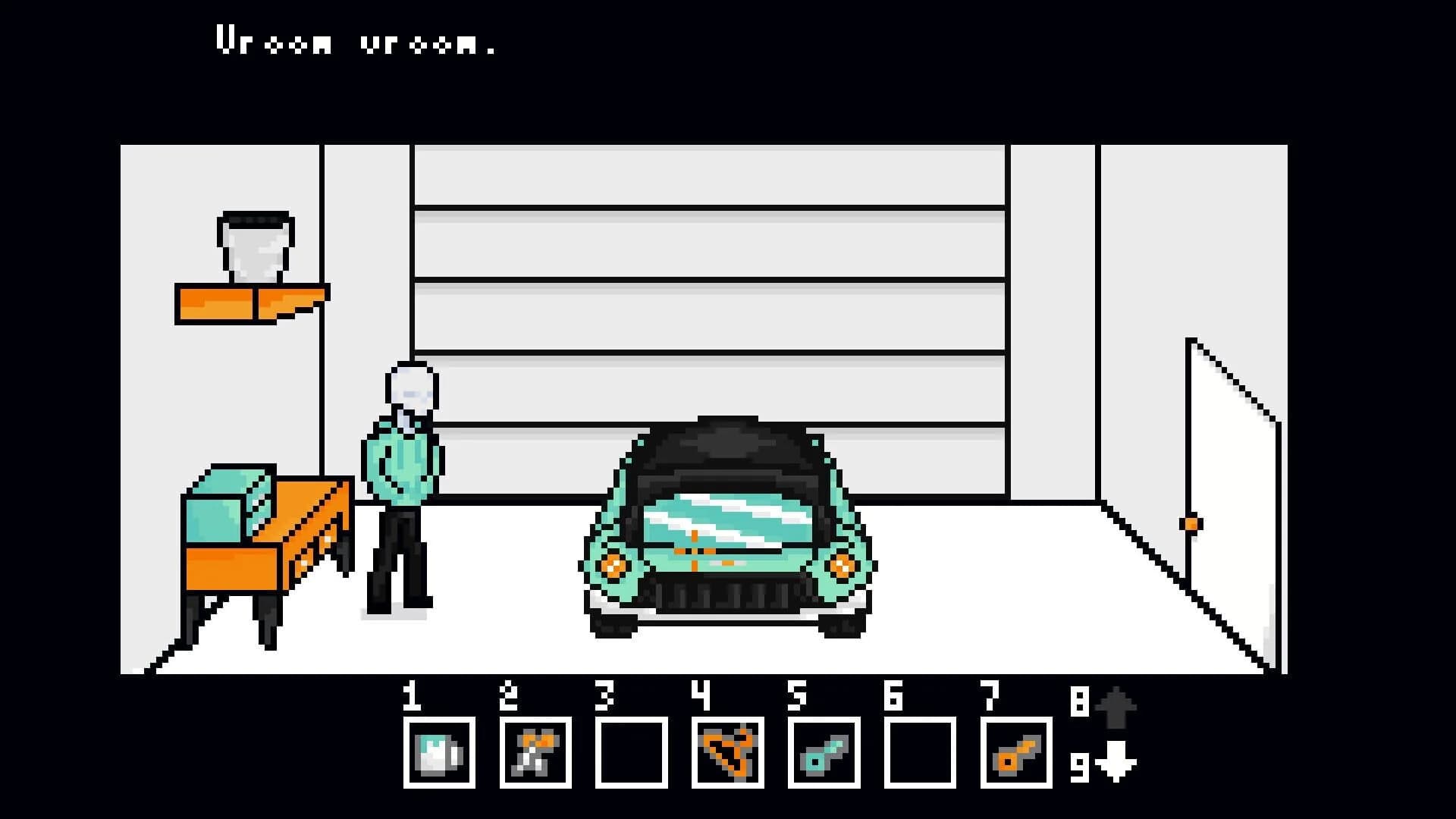Click the orange wall shelf
The height and width of the screenshot is (819, 1456).
click(x=250, y=303)
